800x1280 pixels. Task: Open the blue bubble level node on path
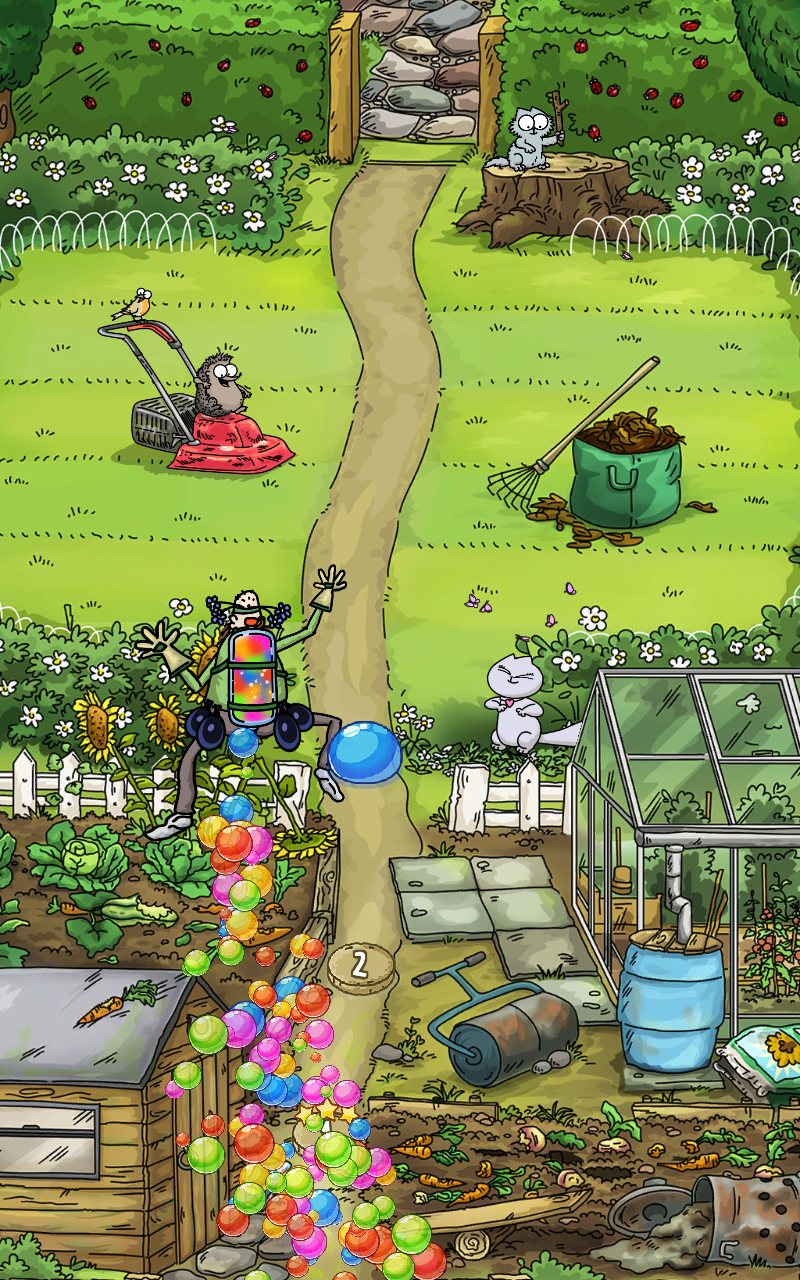[x=365, y=752]
